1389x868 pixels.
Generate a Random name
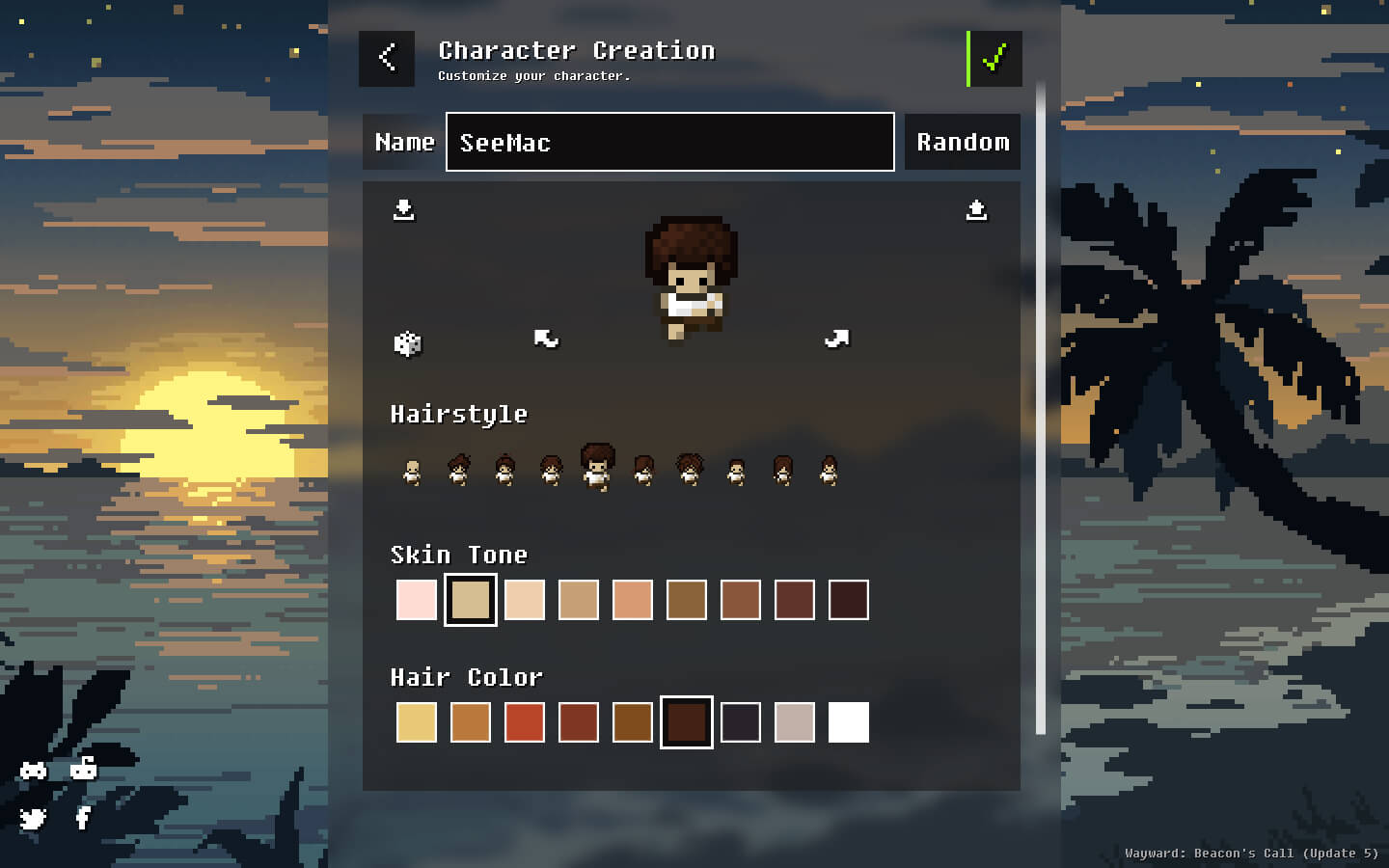click(x=963, y=142)
